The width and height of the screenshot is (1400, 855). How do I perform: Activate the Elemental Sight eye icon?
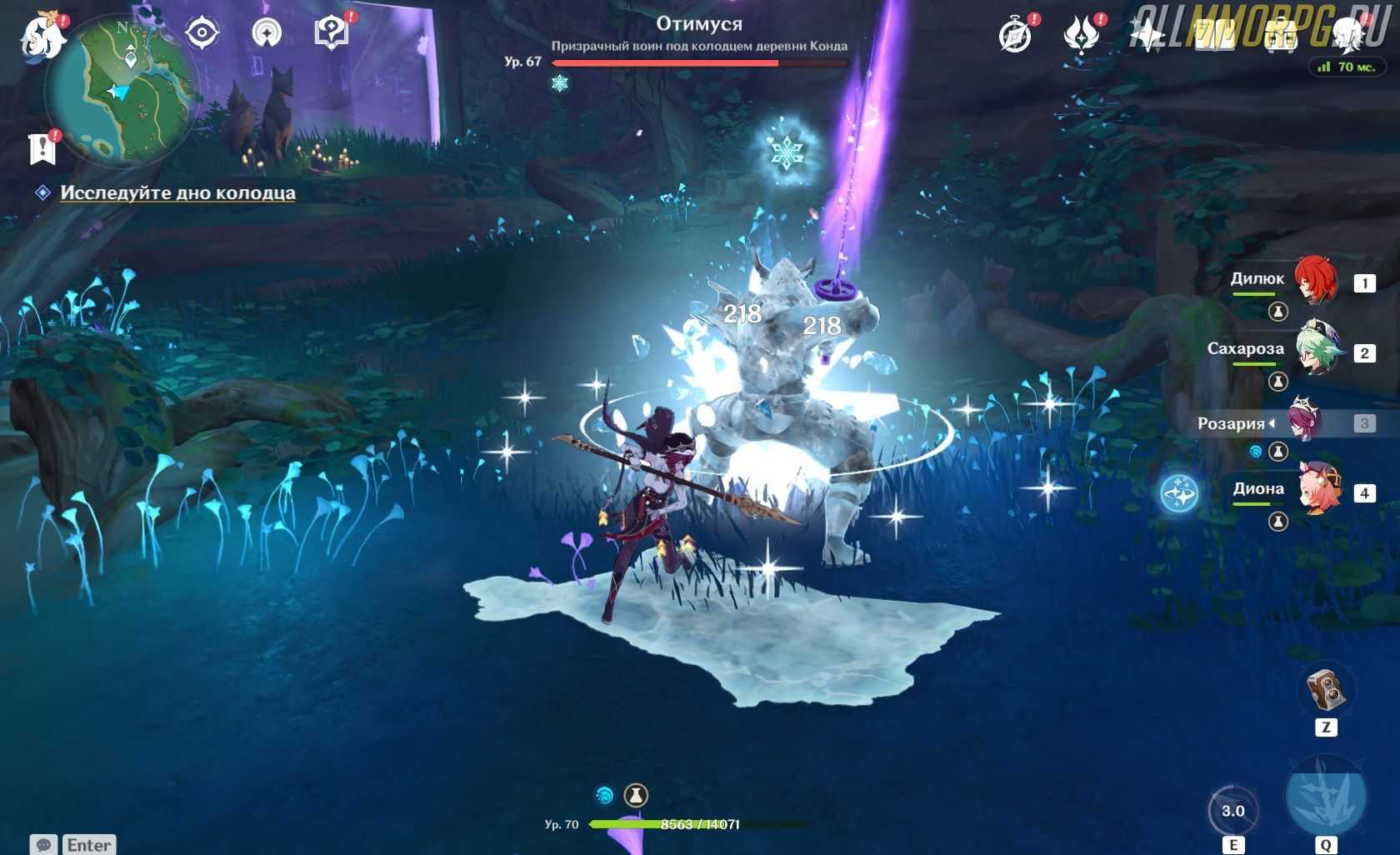[202, 33]
